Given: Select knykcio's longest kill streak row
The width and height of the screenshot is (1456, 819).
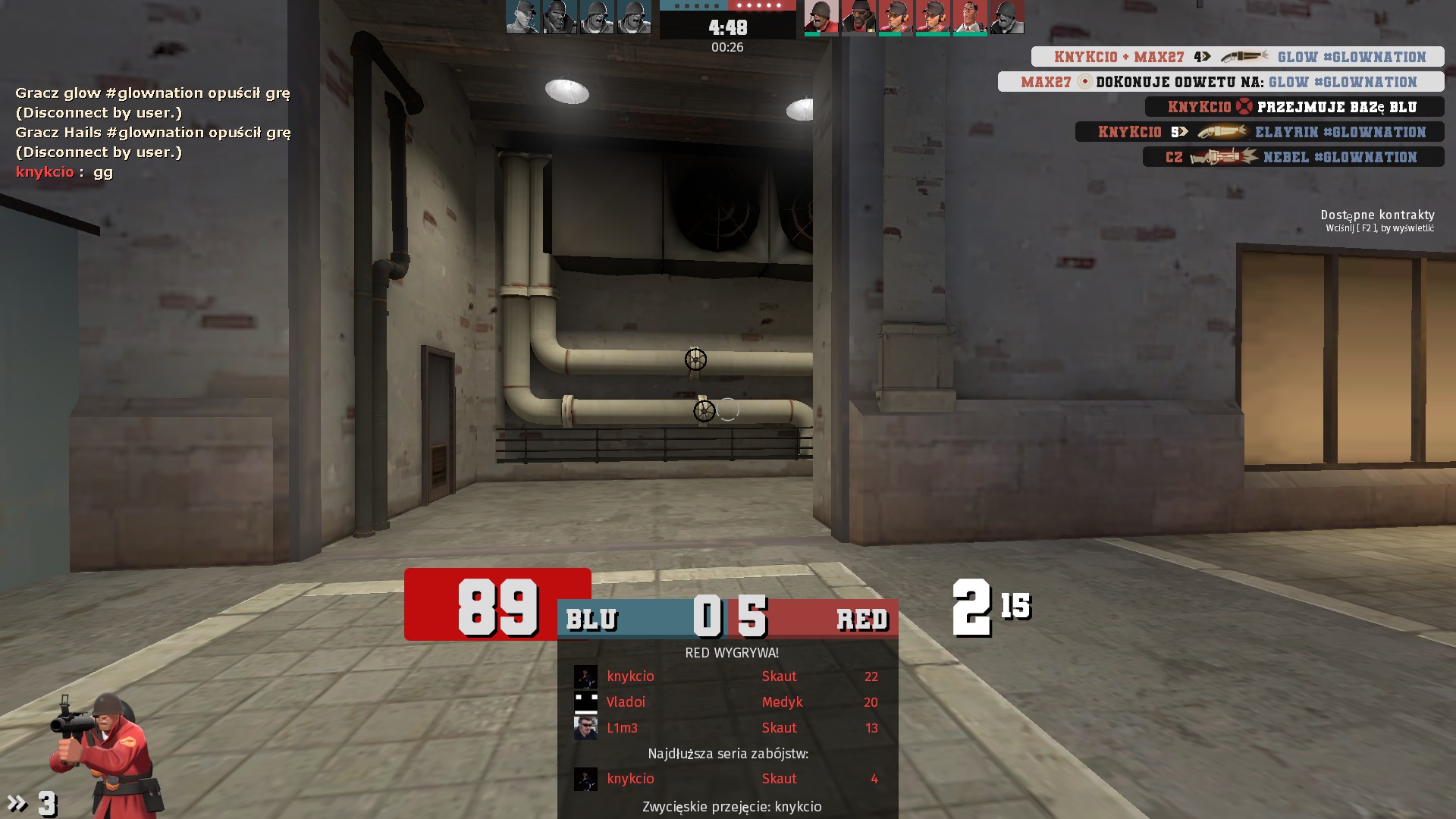Looking at the screenshot, I should tap(728, 779).
